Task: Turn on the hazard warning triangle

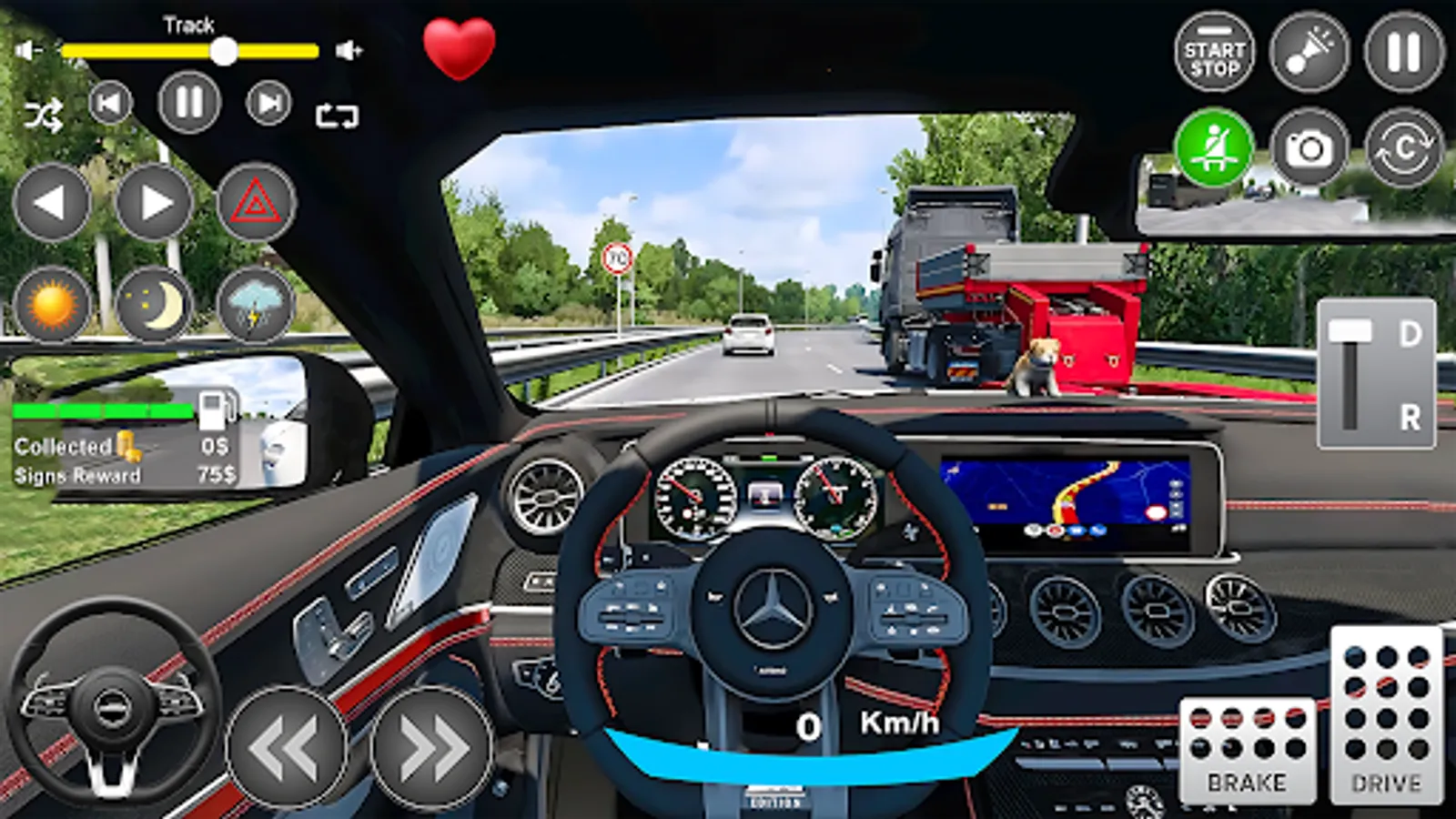Action: click(258, 204)
